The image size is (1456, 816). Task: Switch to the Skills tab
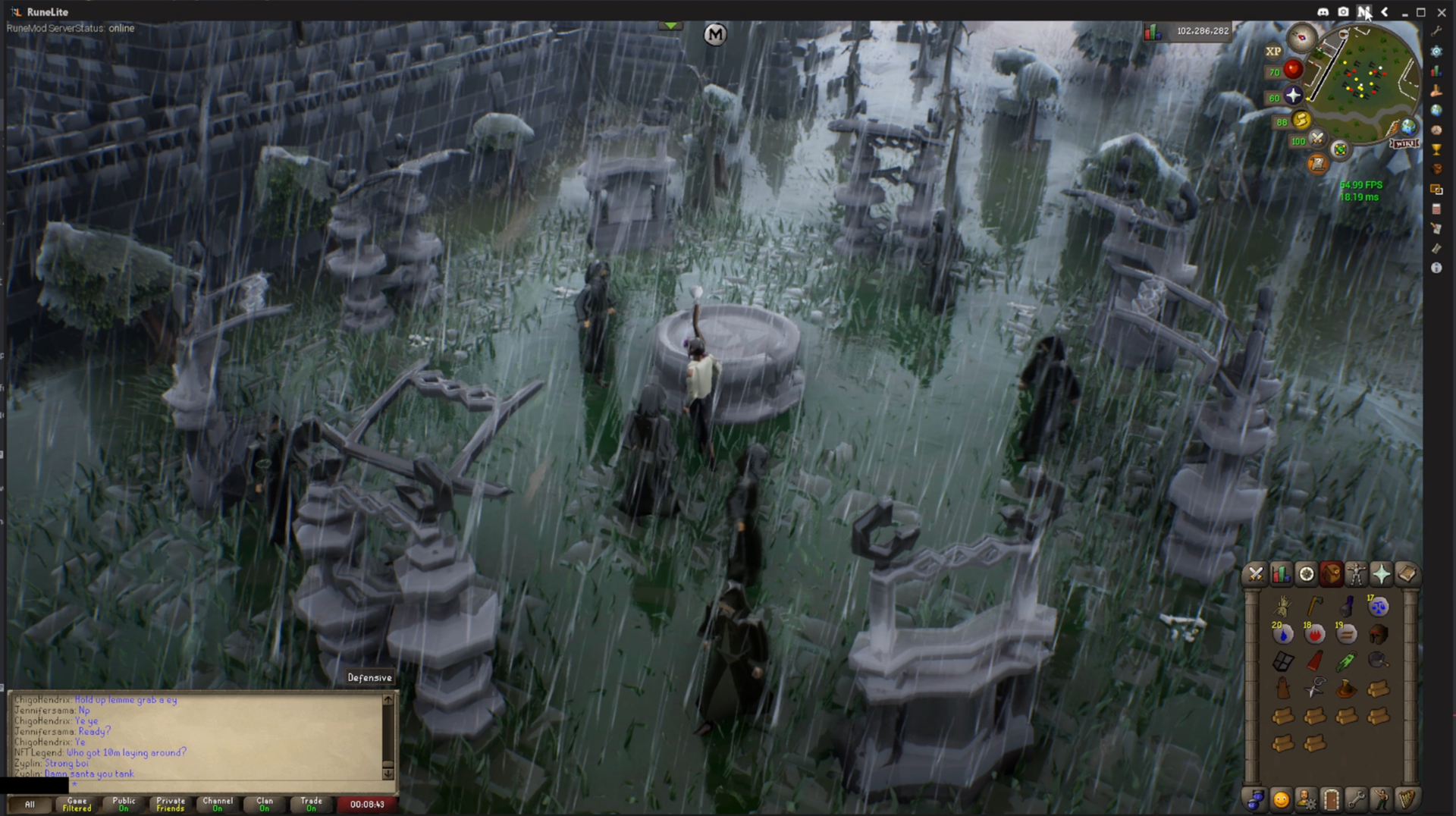1281,574
